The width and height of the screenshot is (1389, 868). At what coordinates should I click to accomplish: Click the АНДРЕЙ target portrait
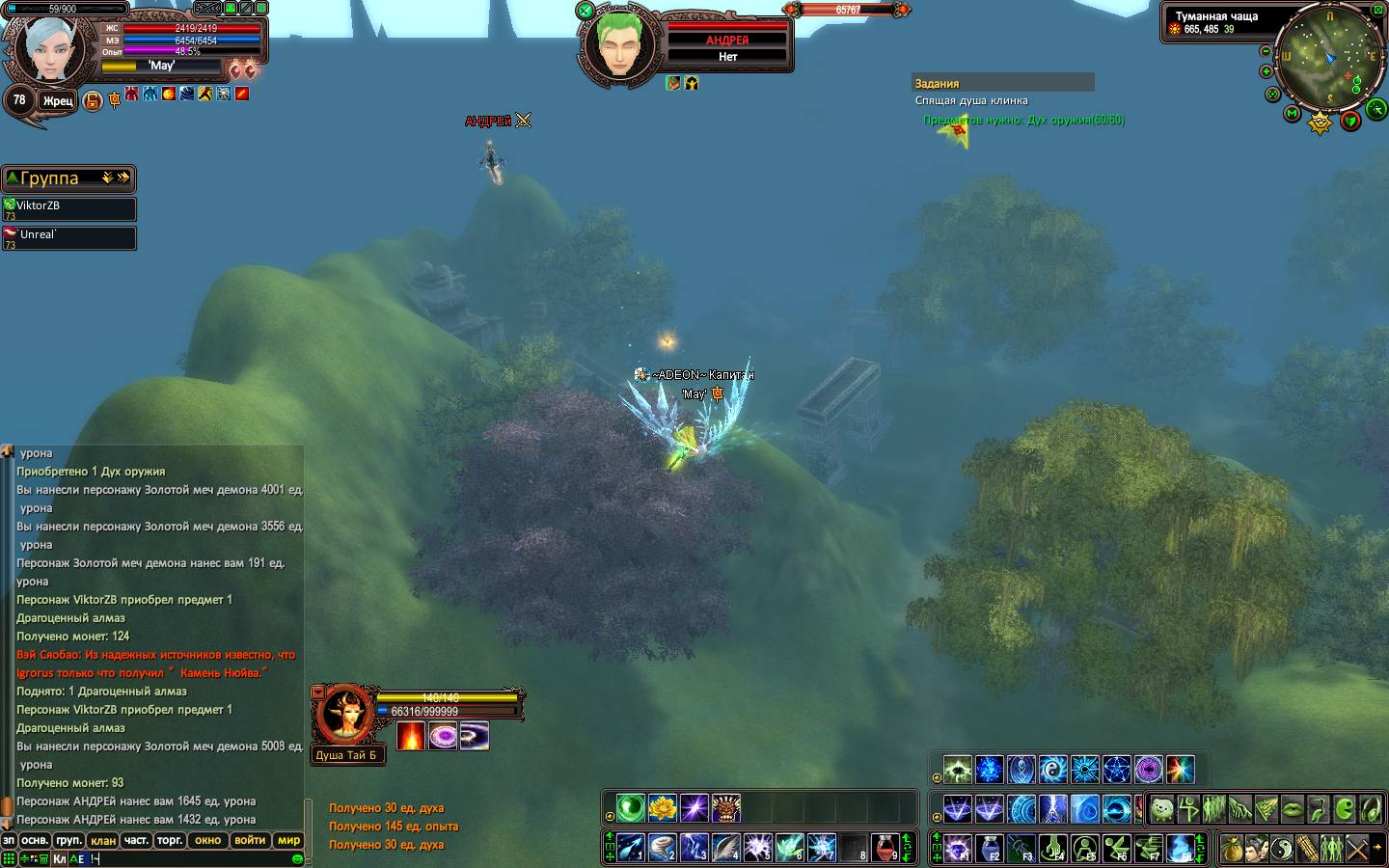(614, 45)
